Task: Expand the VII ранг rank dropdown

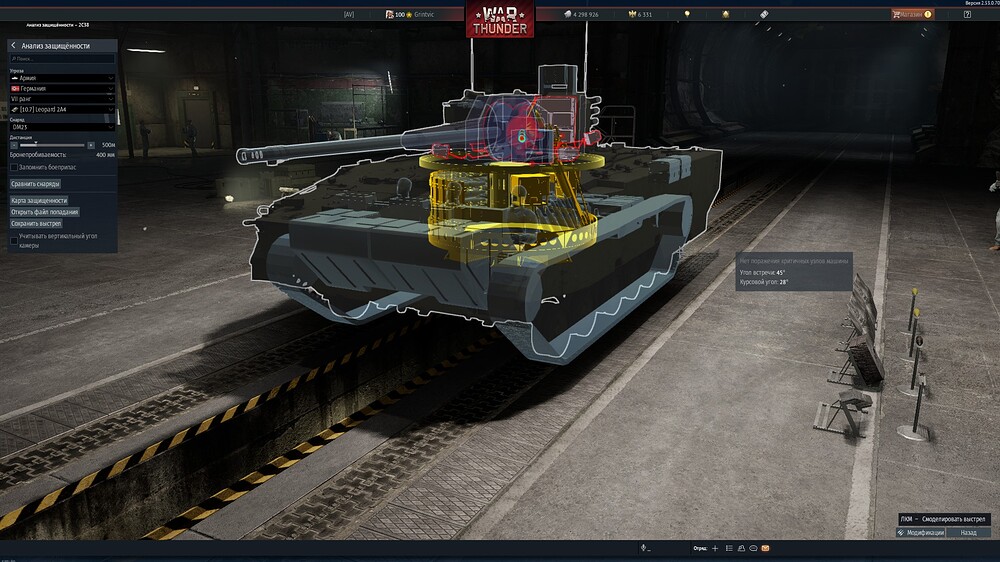Action: [62, 99]
